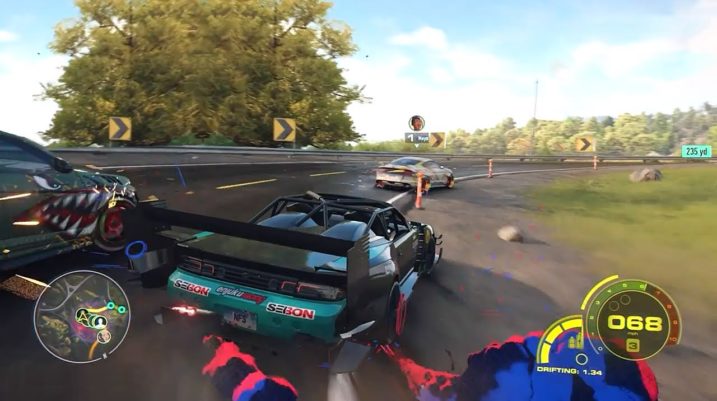Select the rival driver's portrait marker
Screen dimensions: 717x401
point(416,123)
